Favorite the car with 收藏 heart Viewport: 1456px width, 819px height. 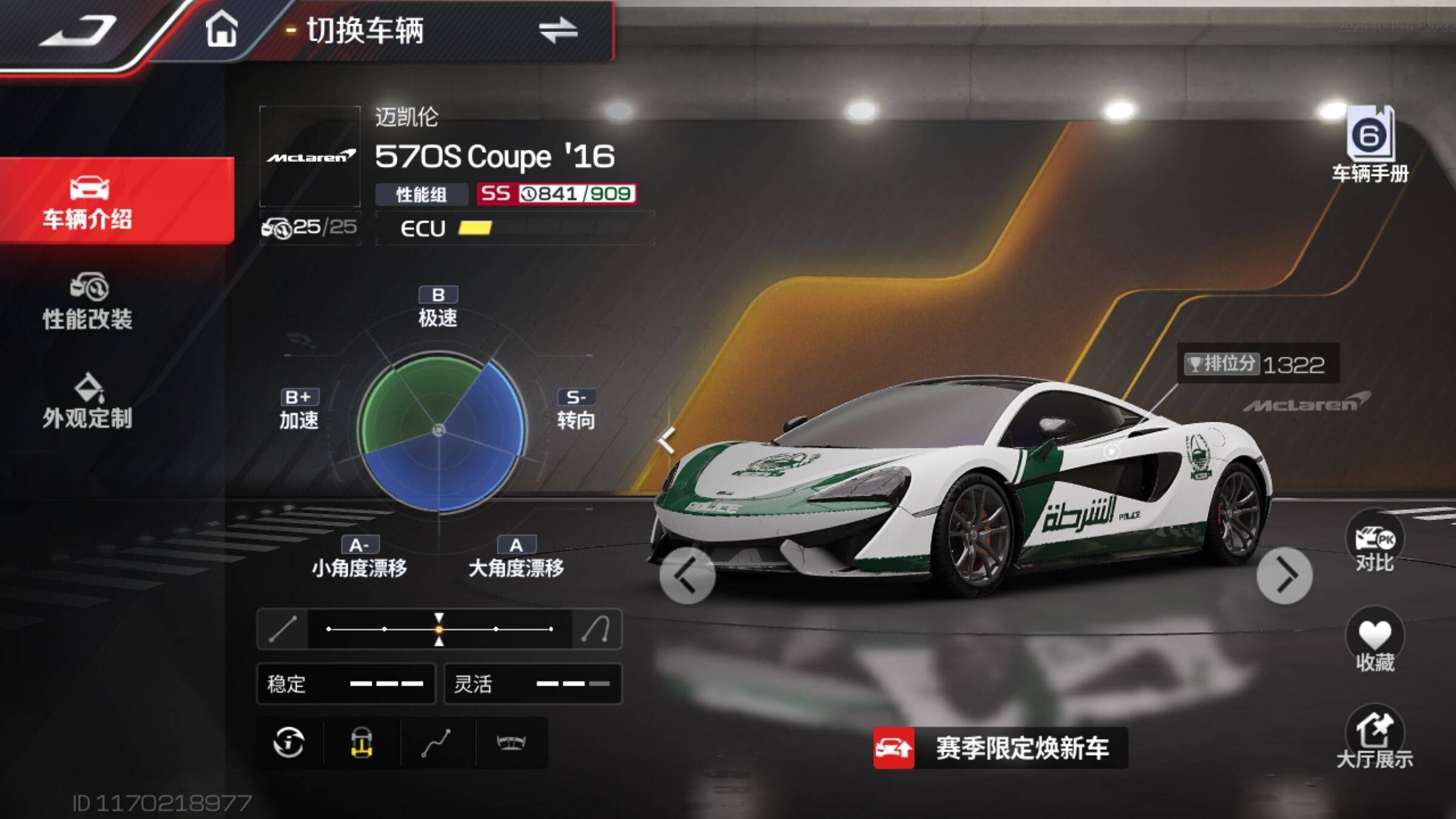coord(1375,643)
